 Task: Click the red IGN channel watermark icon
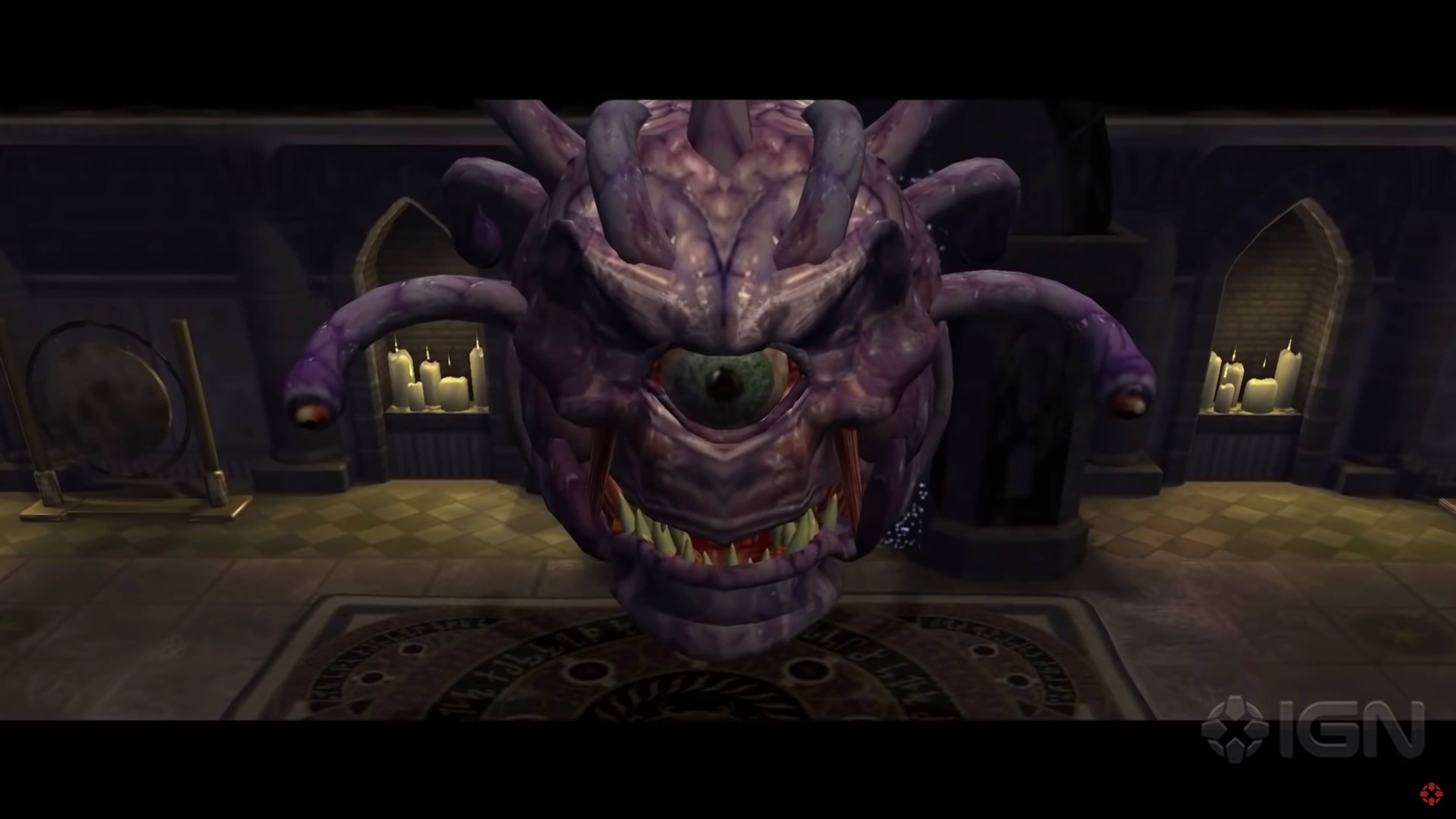pyautogui.click(x=1431, y=794)
